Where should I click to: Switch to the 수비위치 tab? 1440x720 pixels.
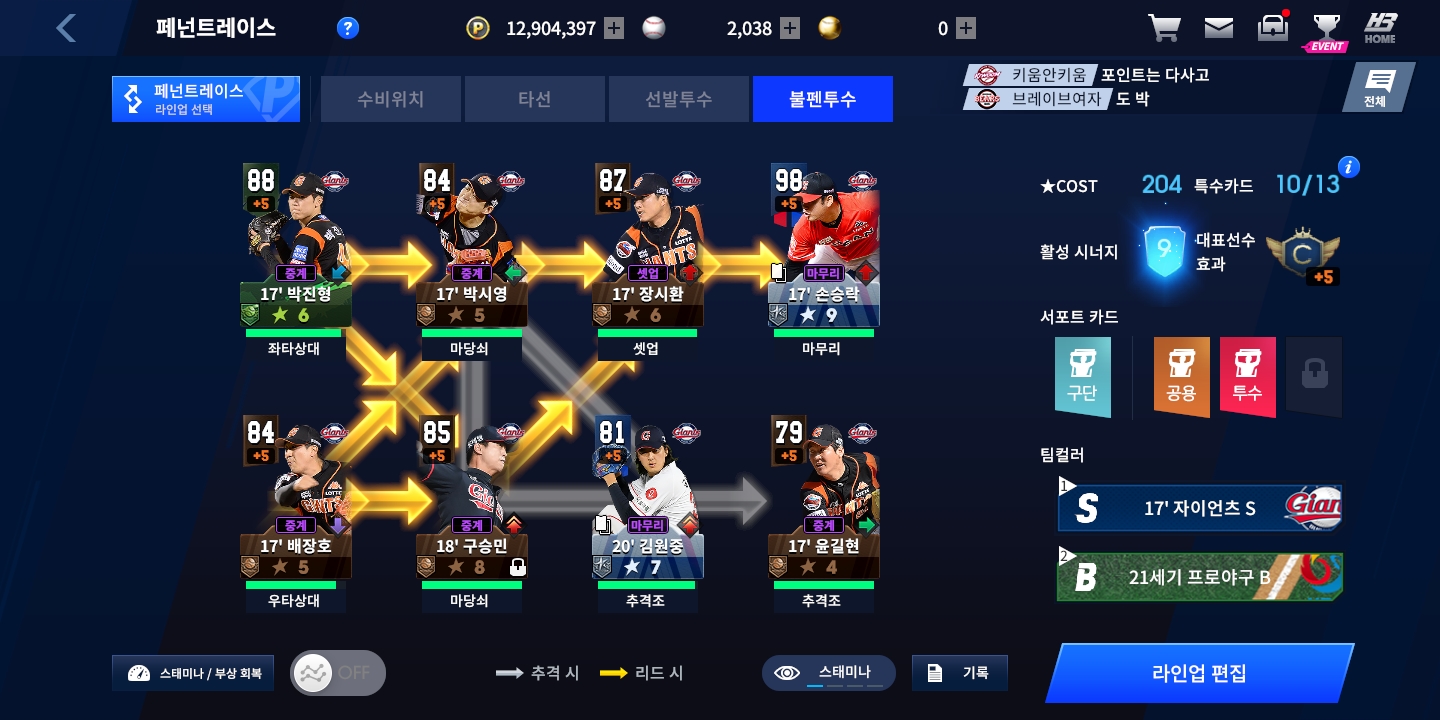391,99
